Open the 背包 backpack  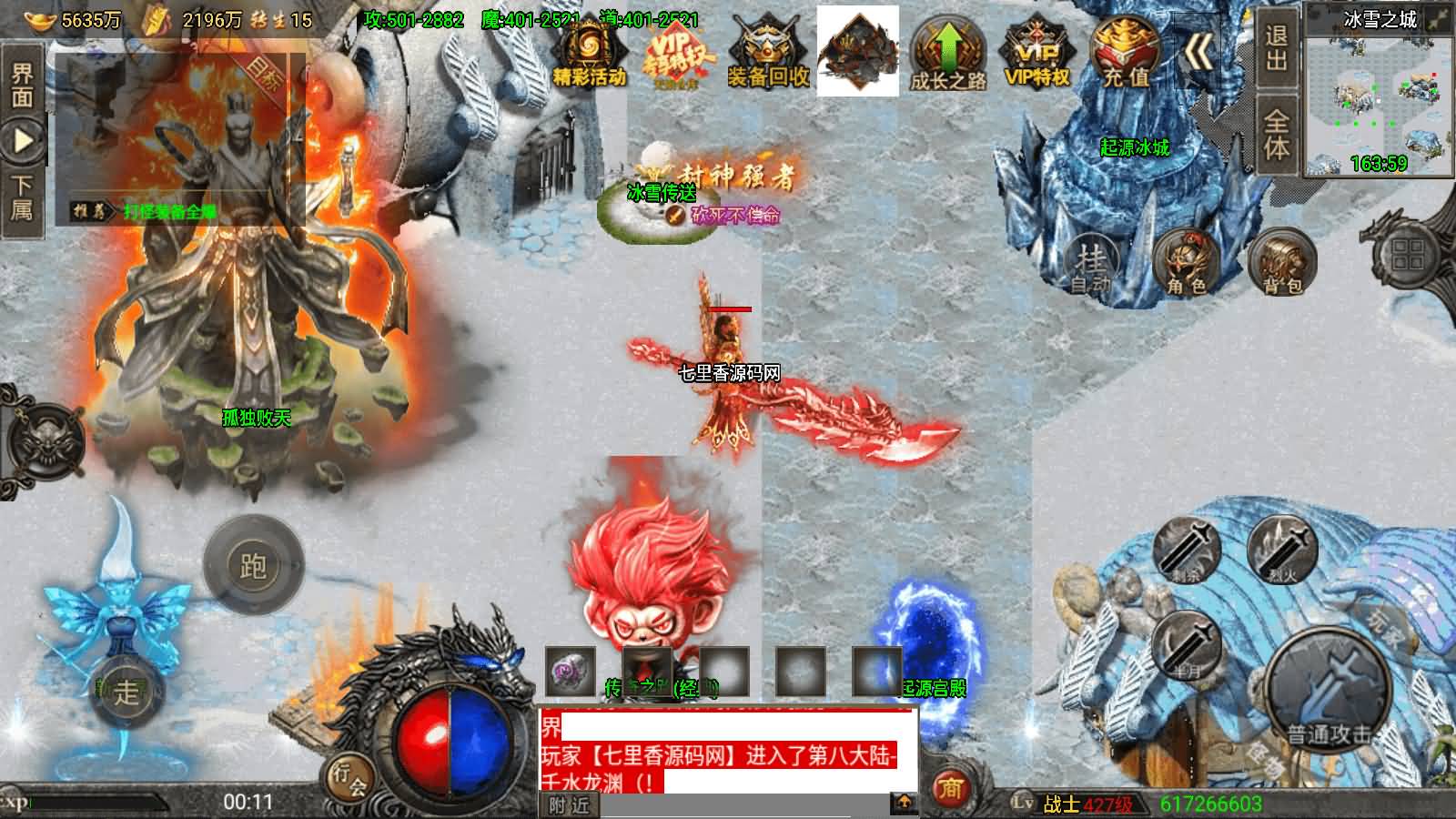pyautogui.click(x=1282, y=264)
